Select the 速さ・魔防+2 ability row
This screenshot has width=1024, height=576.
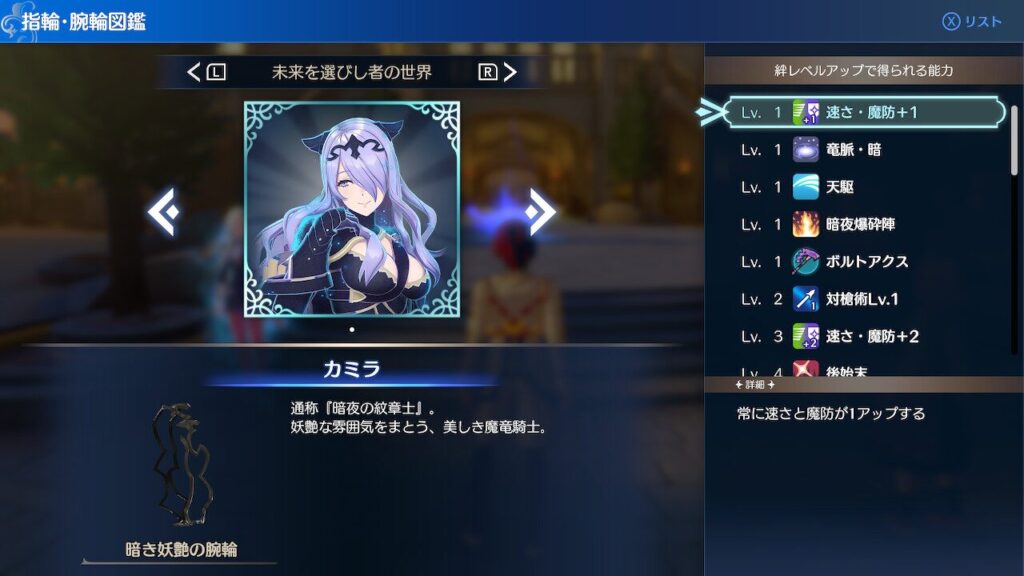[865, 336]
